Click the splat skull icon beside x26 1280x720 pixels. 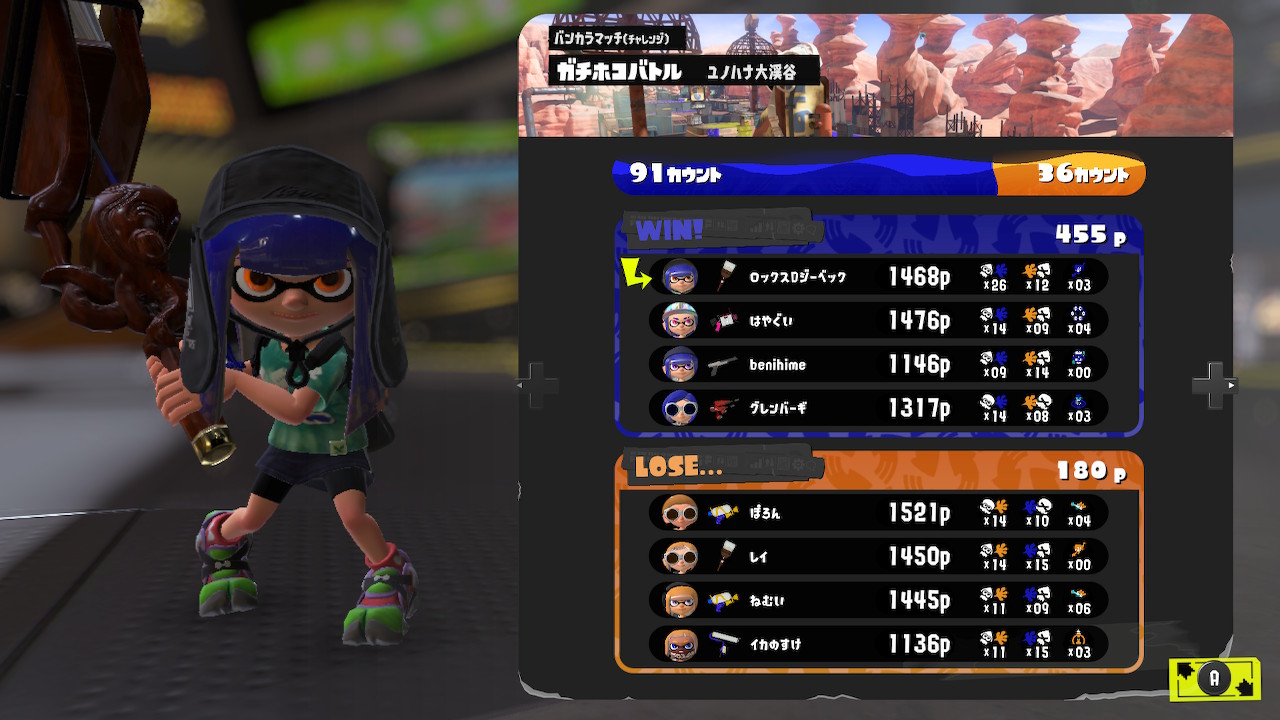coord(985,272)
